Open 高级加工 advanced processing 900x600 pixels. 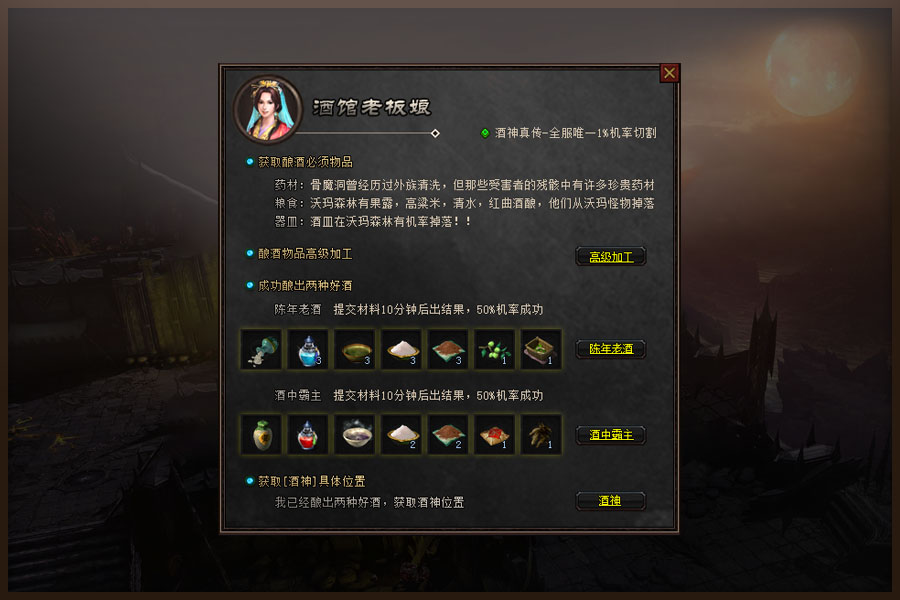pos(610,256)
